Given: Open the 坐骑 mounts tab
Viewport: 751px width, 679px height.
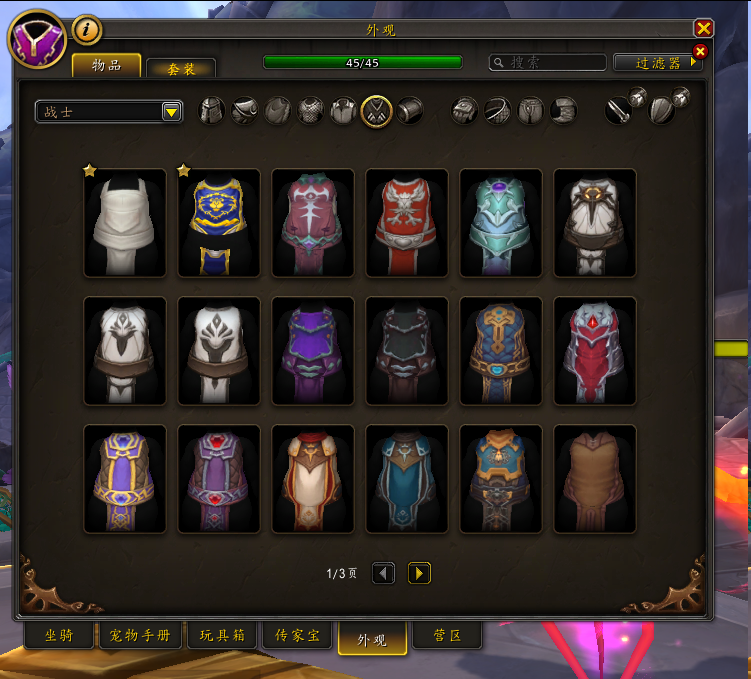Looking at the screenshot, I should [59, 635].
